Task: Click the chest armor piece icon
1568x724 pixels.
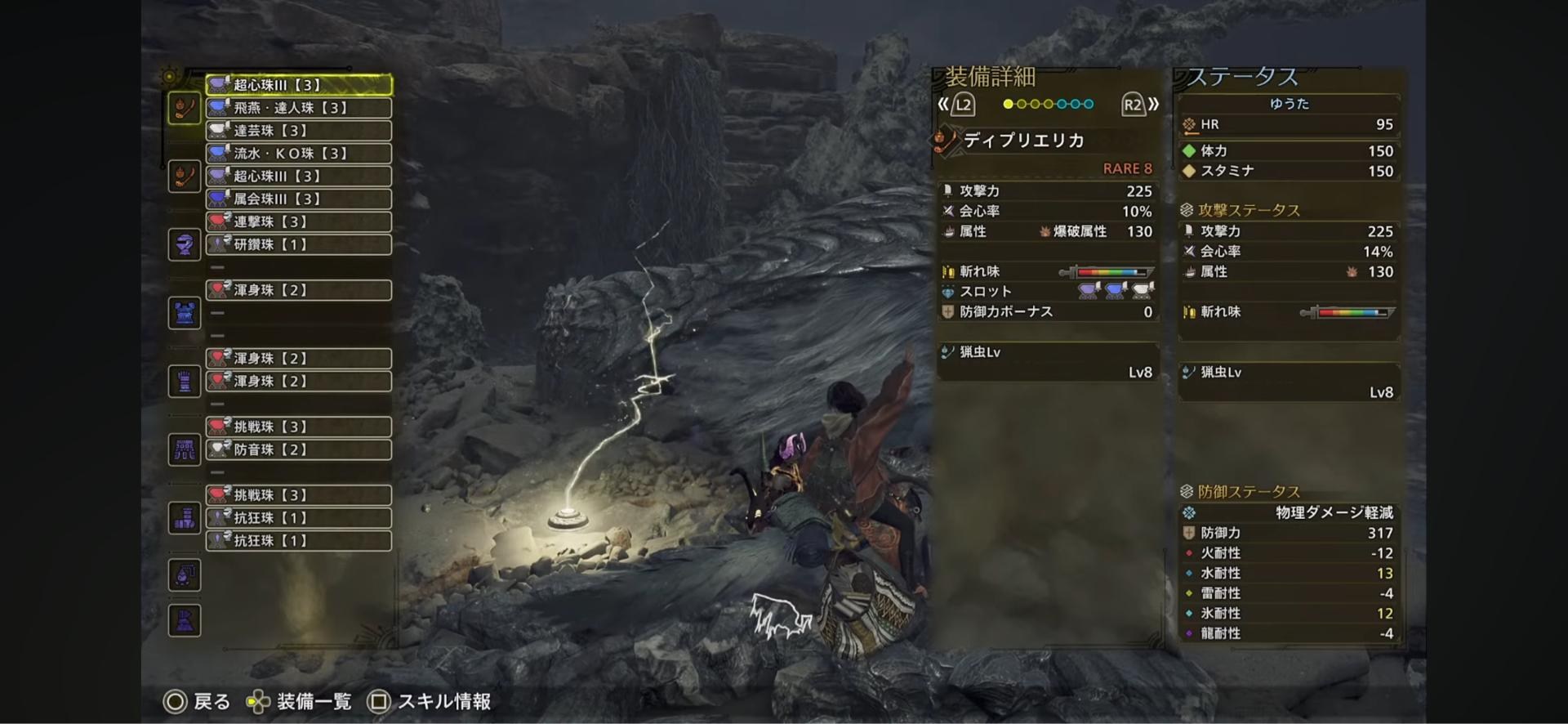Action: coord(184,312)
